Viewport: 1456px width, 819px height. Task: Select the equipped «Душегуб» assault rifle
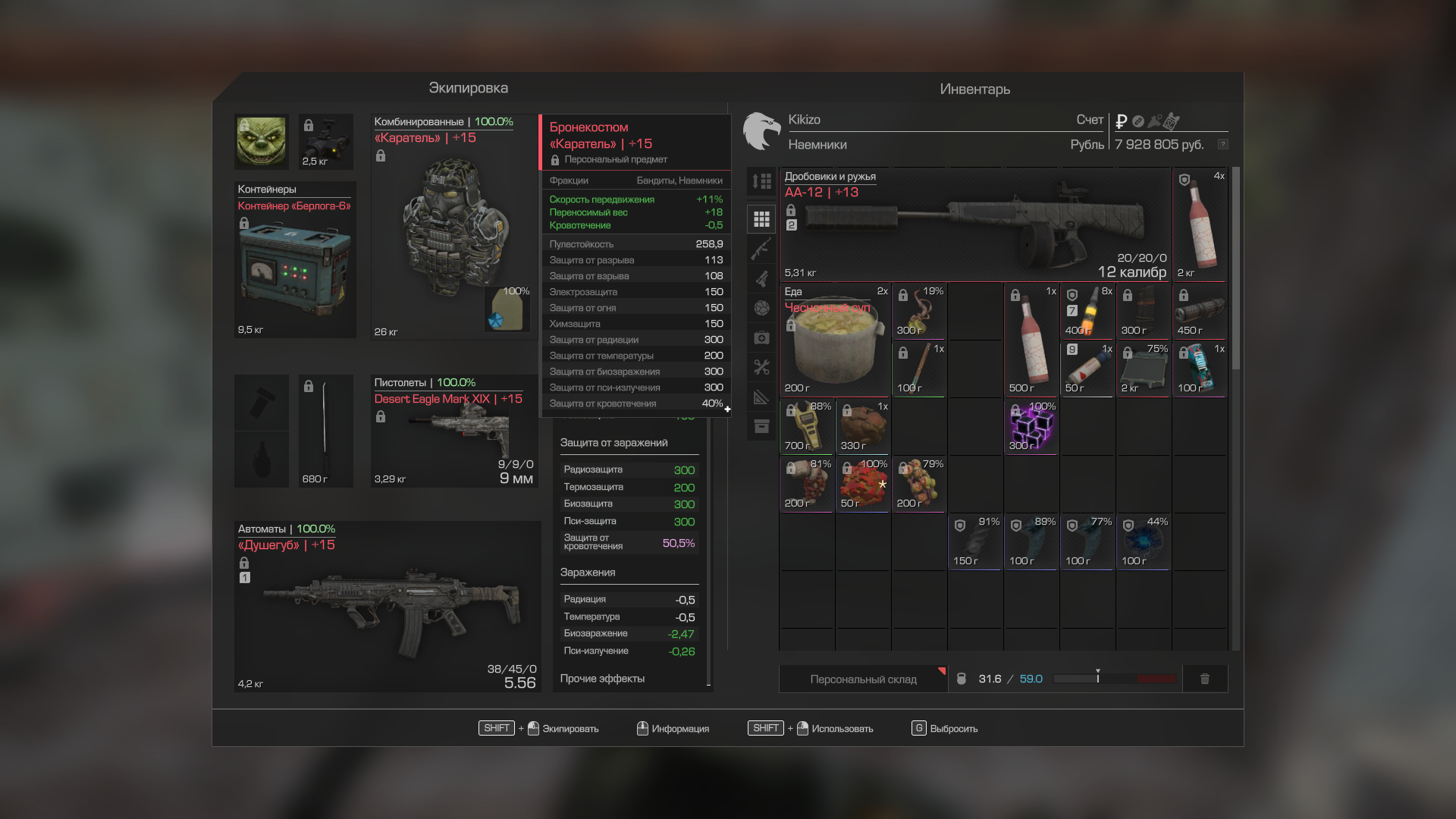click(388, 607)
